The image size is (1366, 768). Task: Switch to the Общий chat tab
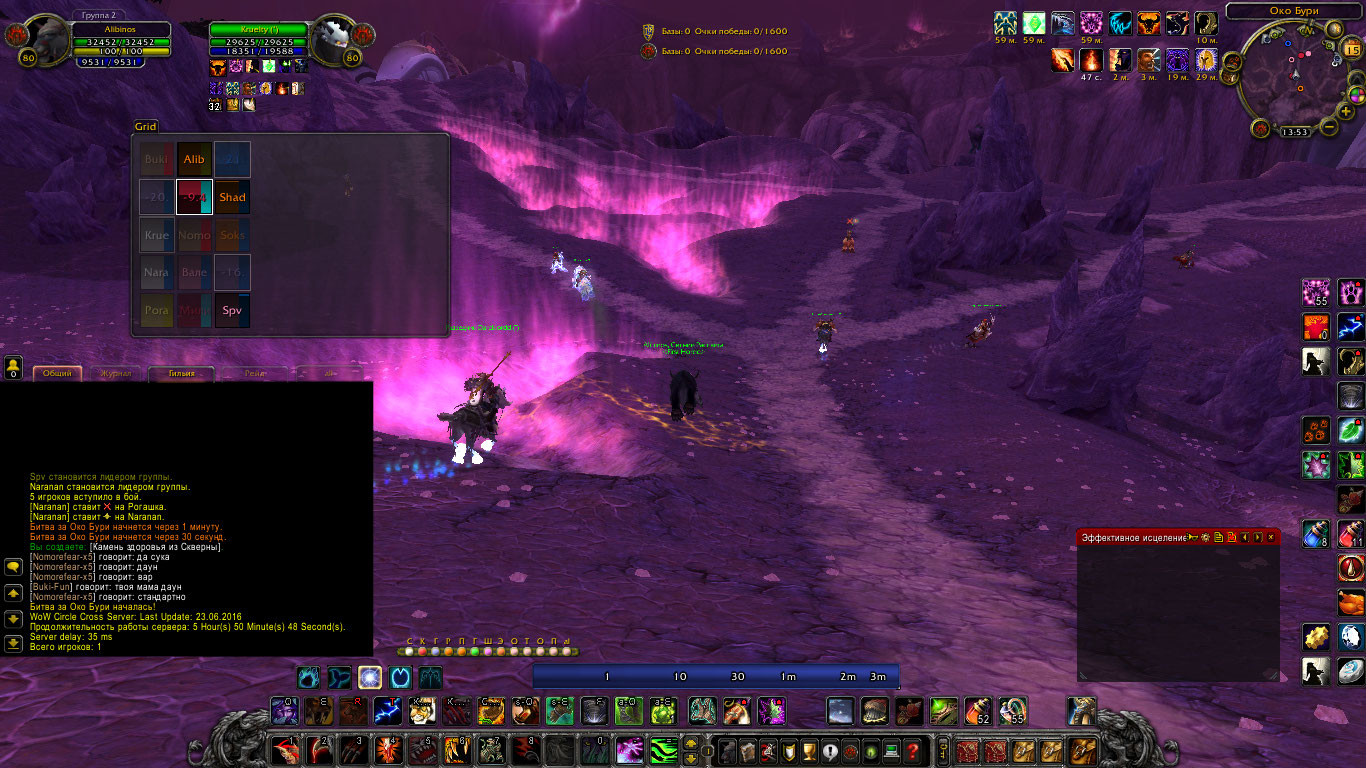(x=57, y=374)
